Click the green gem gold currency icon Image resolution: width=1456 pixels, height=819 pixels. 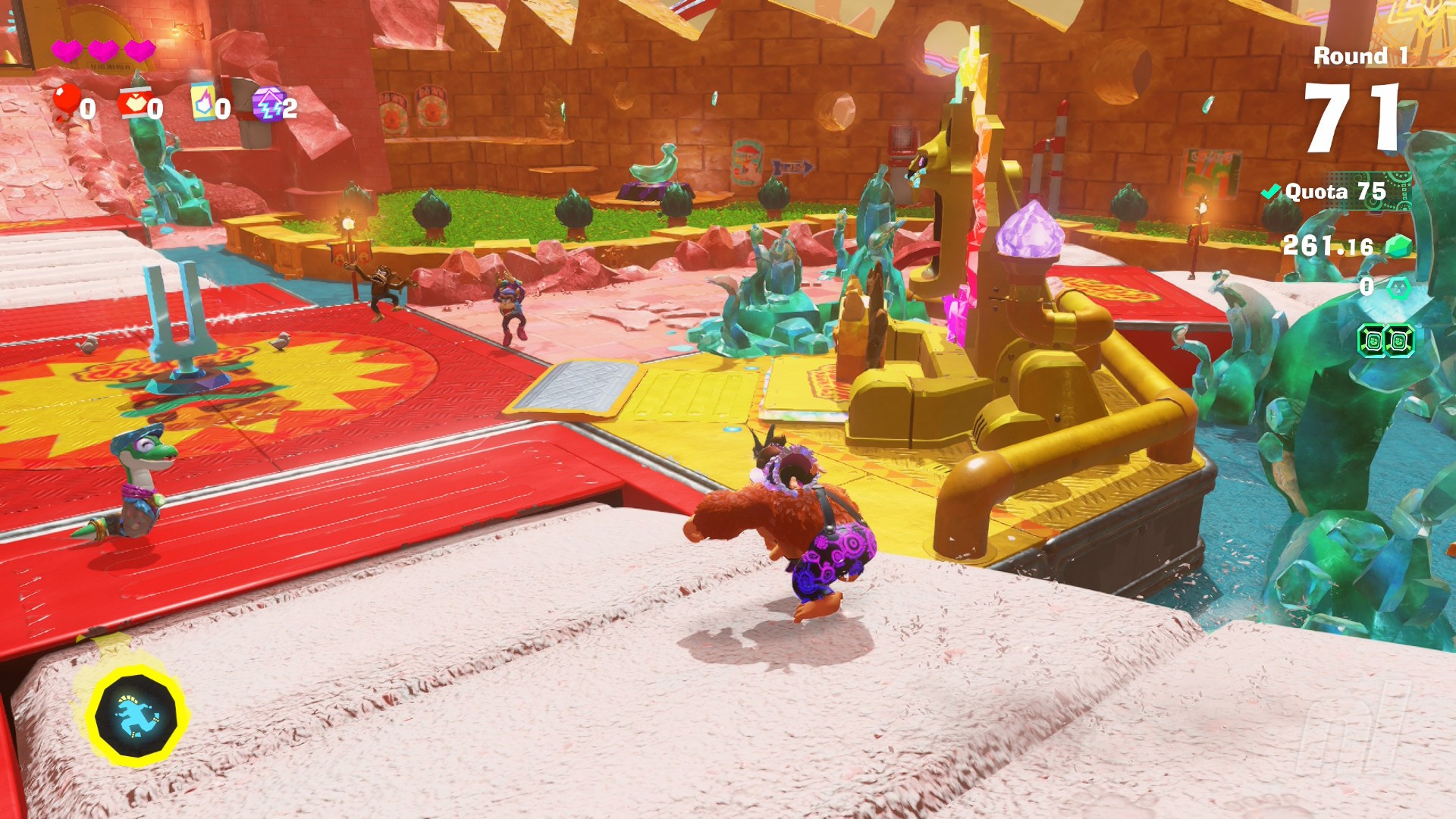(x=1398, y=246)
